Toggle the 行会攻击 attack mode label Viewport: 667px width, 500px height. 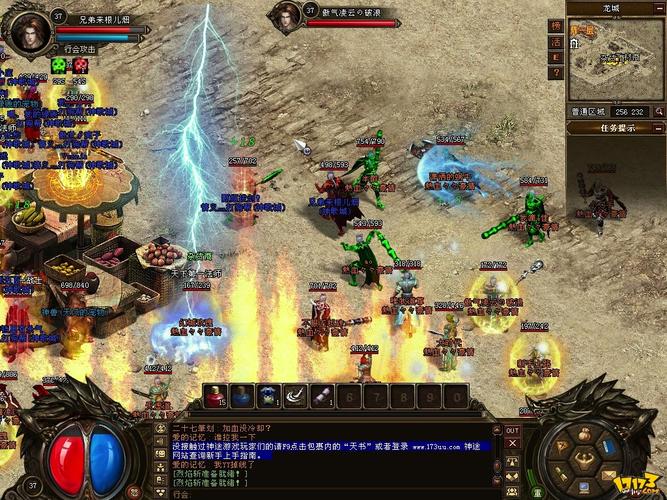[x=80, y=48]
